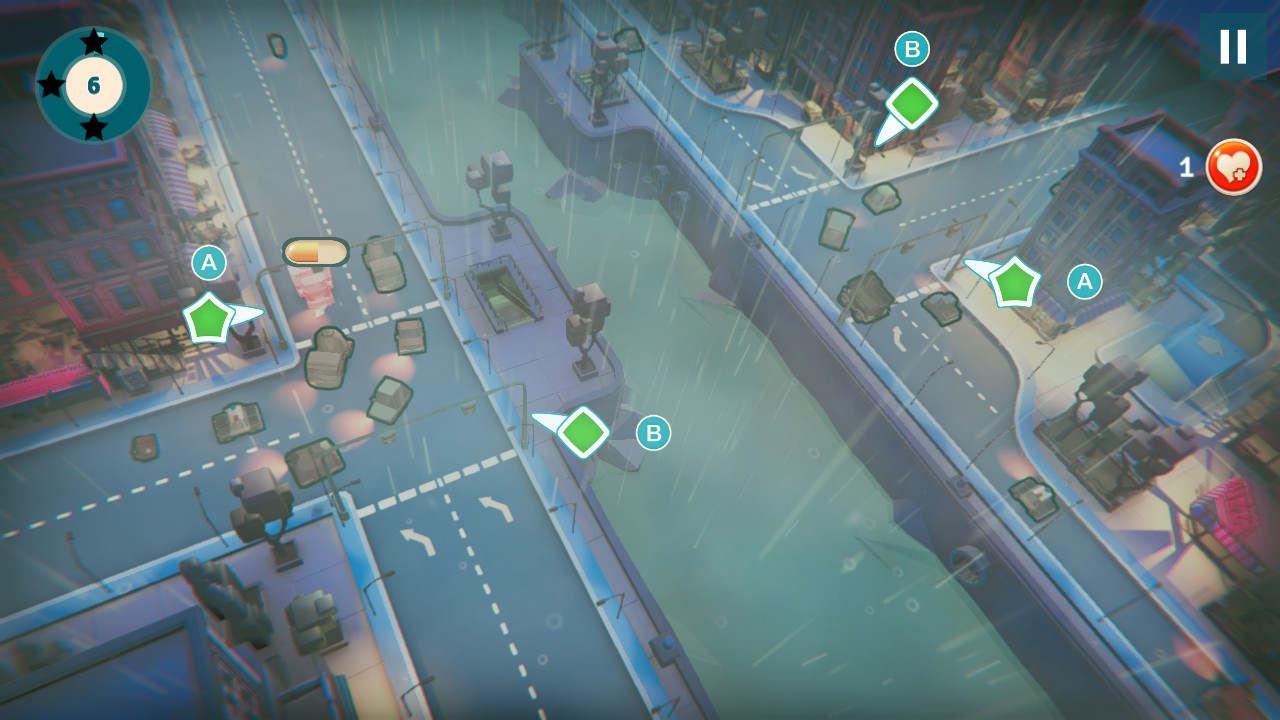Screen dimensions: 1280x720
Task: Select waypoint marker A on the left street
Action: [209, 264]
